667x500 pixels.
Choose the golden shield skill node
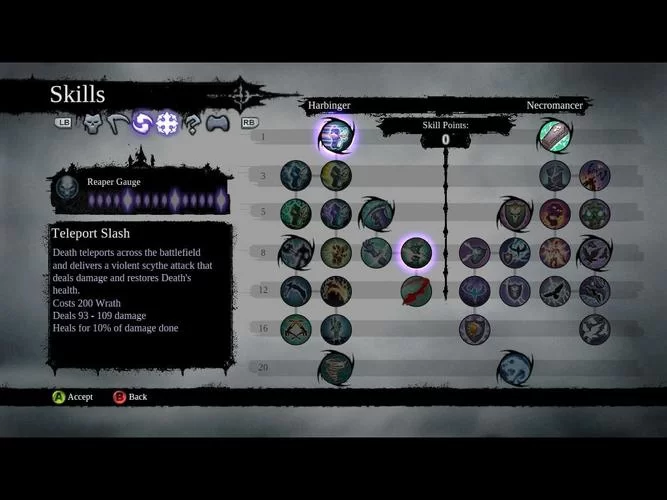click(x=474, y=328)
